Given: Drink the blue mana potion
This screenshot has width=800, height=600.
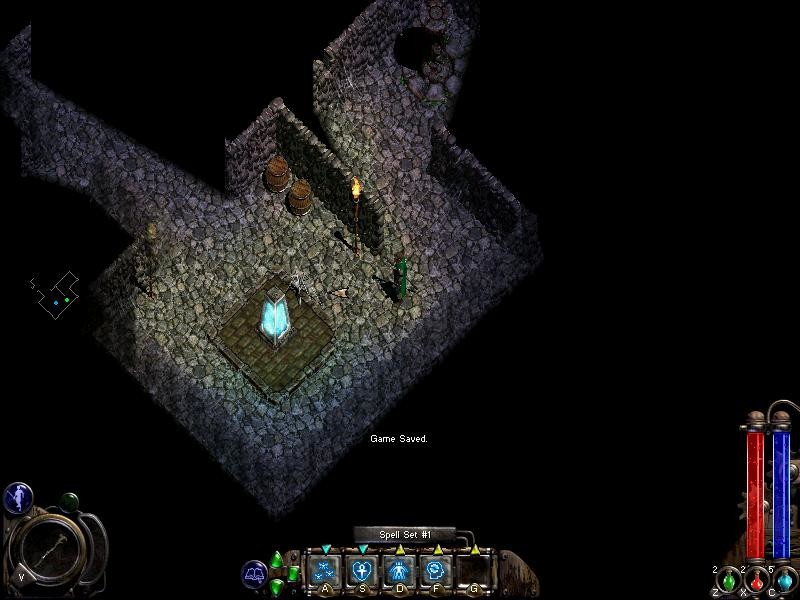Looking at the screenshot, I should pos(785,580).
